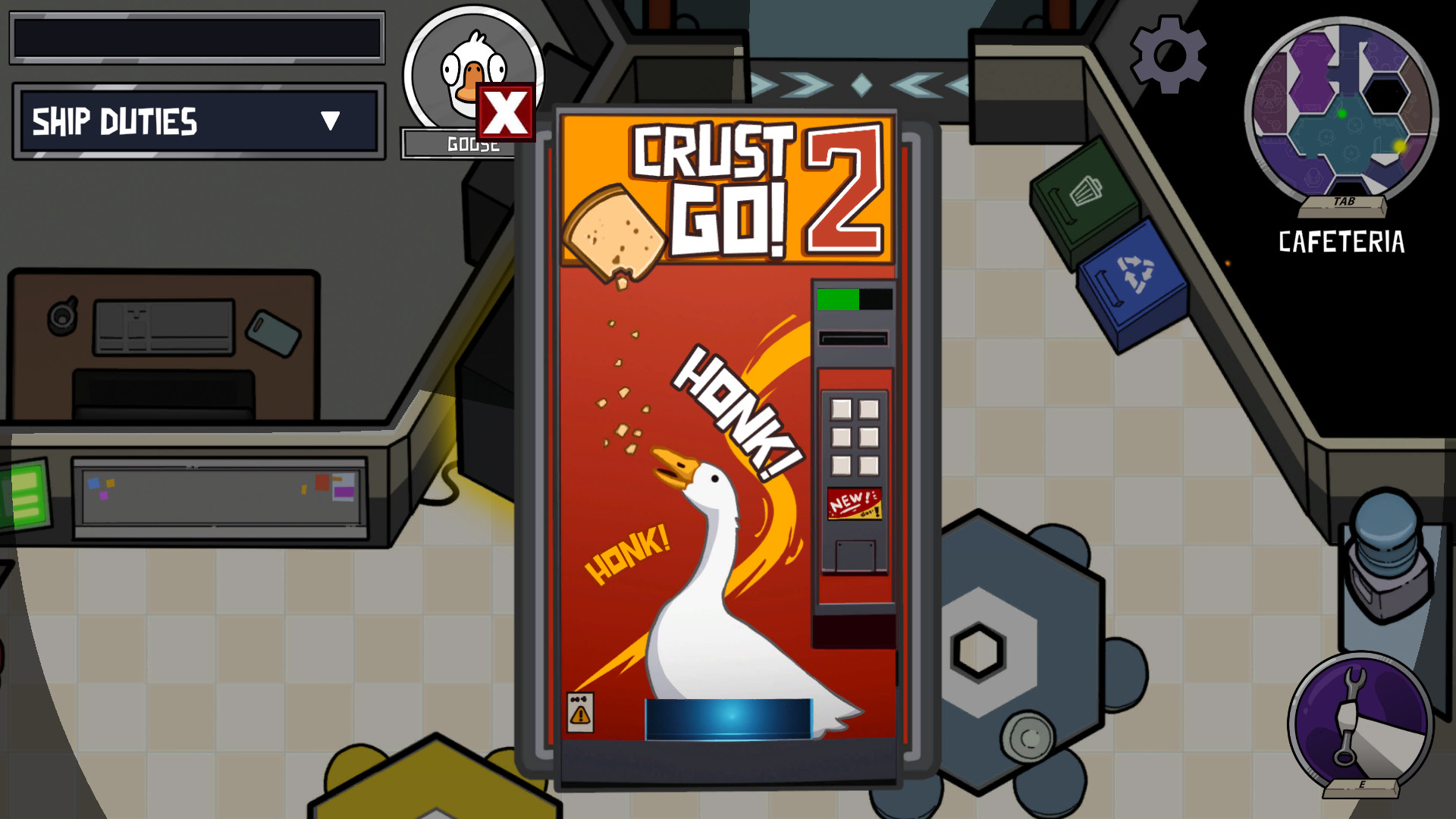Click the warning hazard icon on the poster

(x=579, y=714)
